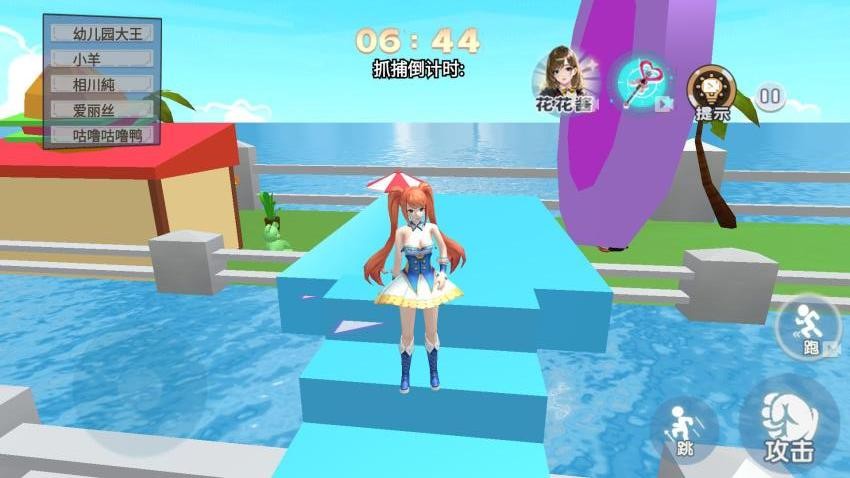Screen dimensions: 850x478
Task: Select the 咕噜咕噜鸭 player row
Action: point(100,134)
